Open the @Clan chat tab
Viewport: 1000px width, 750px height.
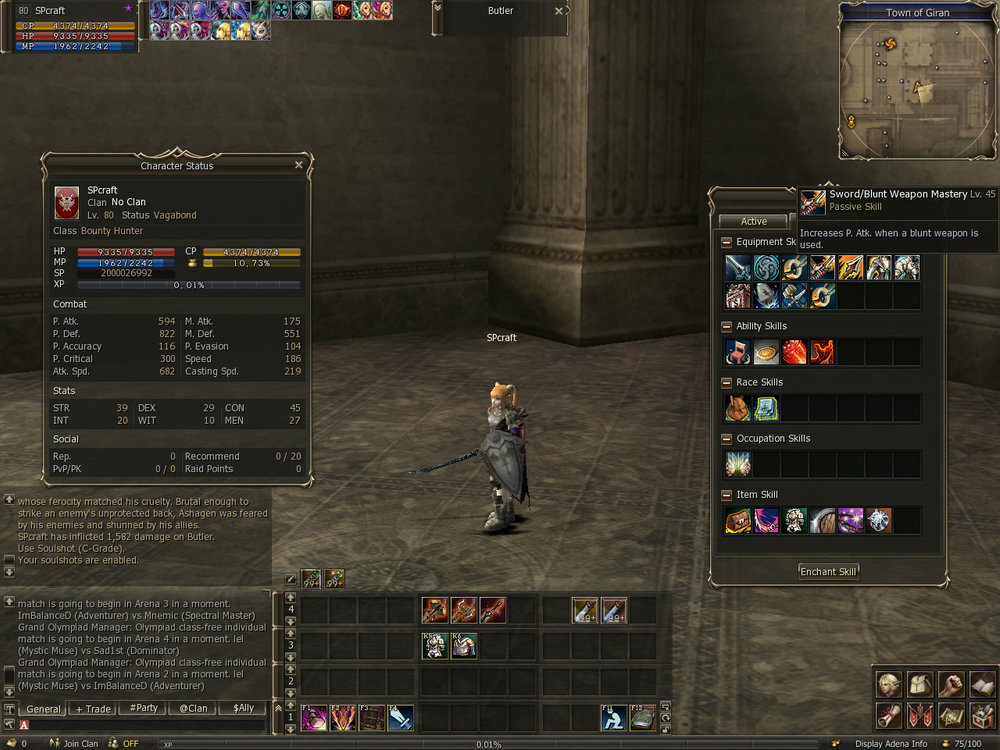[x=193, y=709]
